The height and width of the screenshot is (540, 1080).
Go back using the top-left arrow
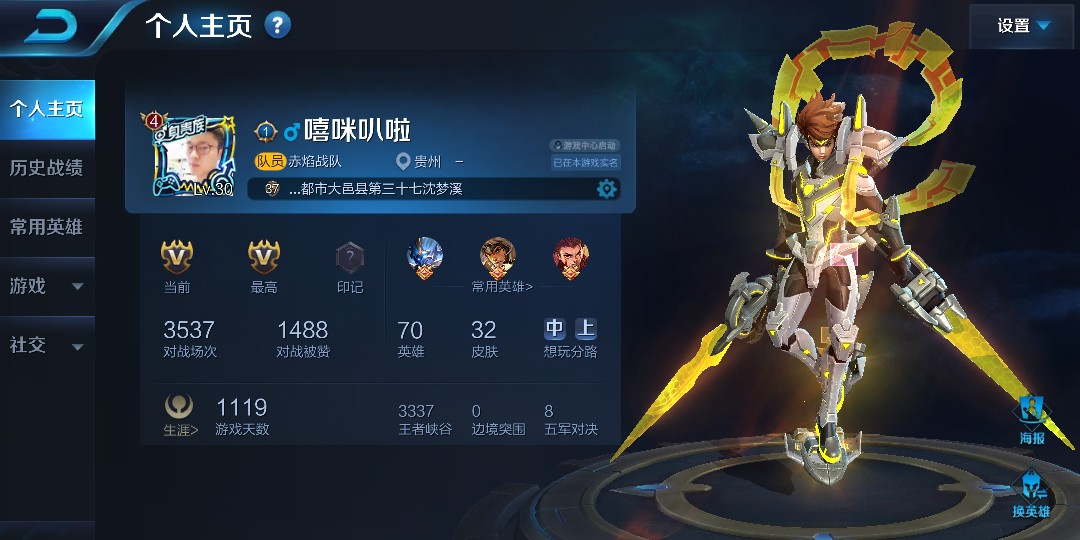(56, 25)
